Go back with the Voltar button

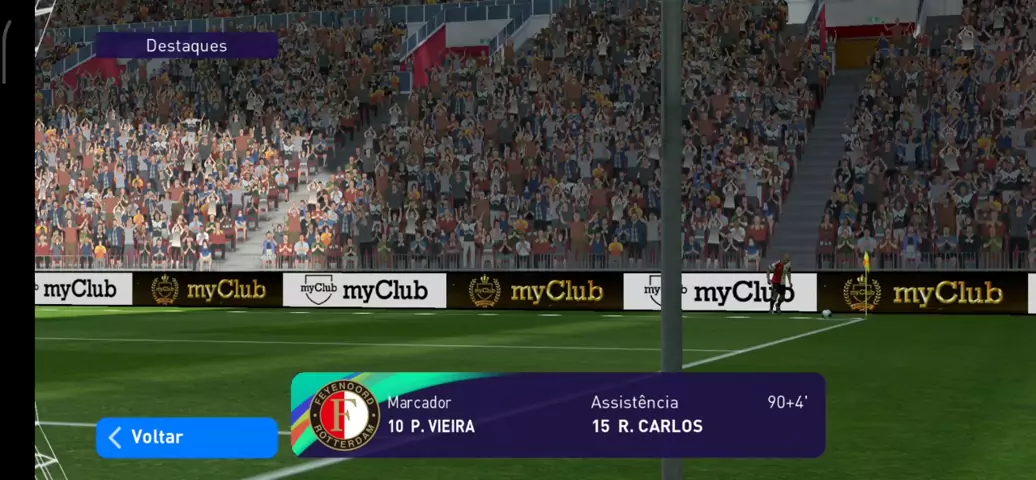tap(186, 437)
